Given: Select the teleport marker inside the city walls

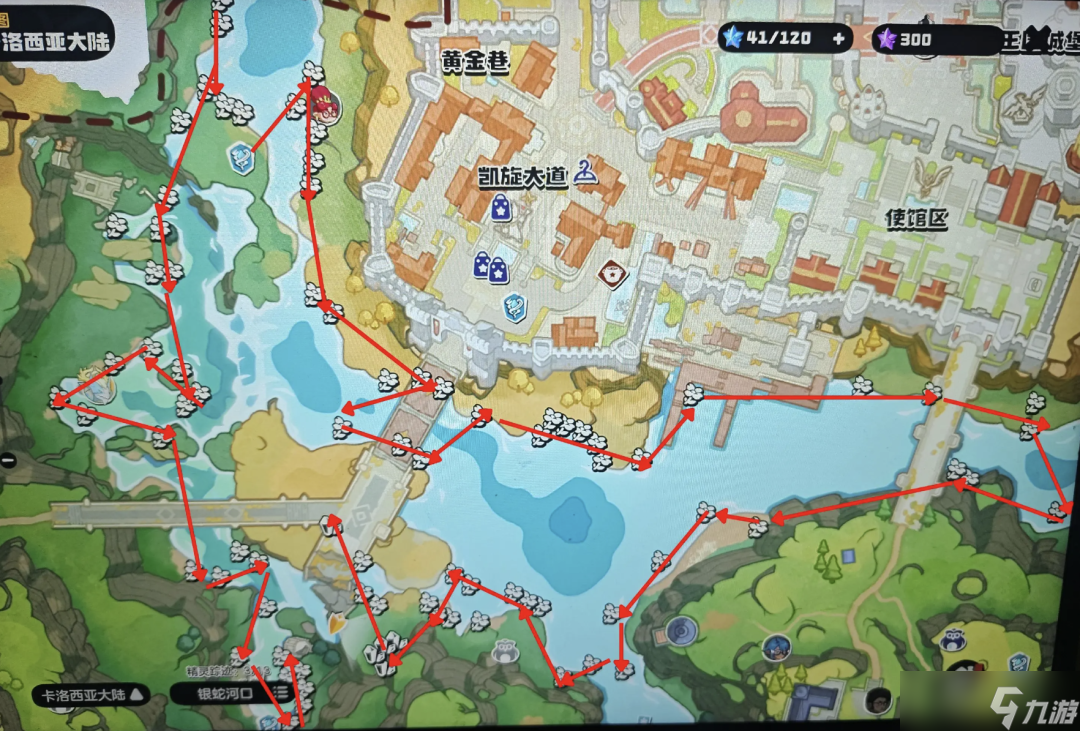Looking at the screenshot, I should 516,304.
